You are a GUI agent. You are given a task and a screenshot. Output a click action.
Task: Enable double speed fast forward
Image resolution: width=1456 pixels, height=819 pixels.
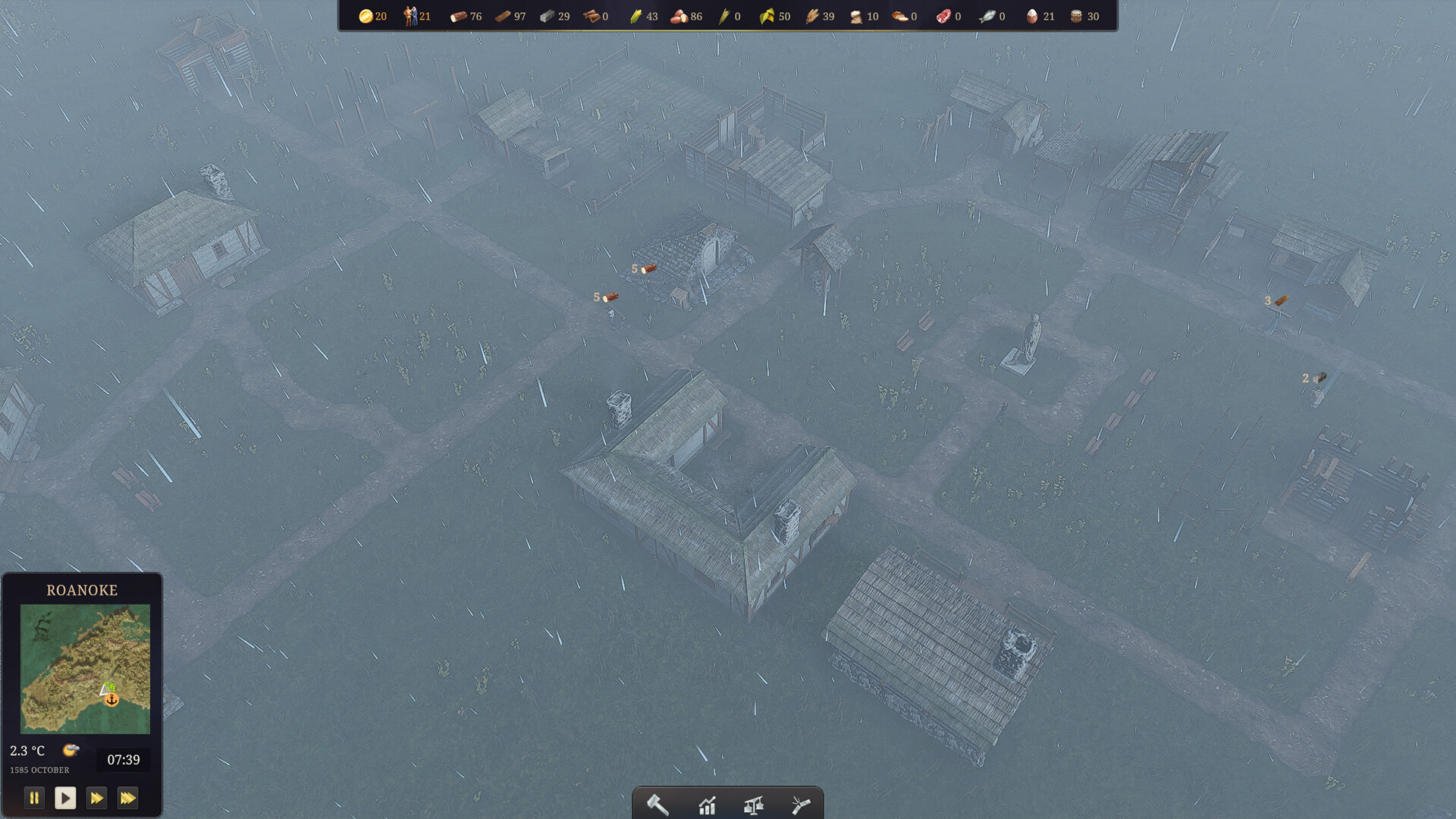click(x=97, y=798)
